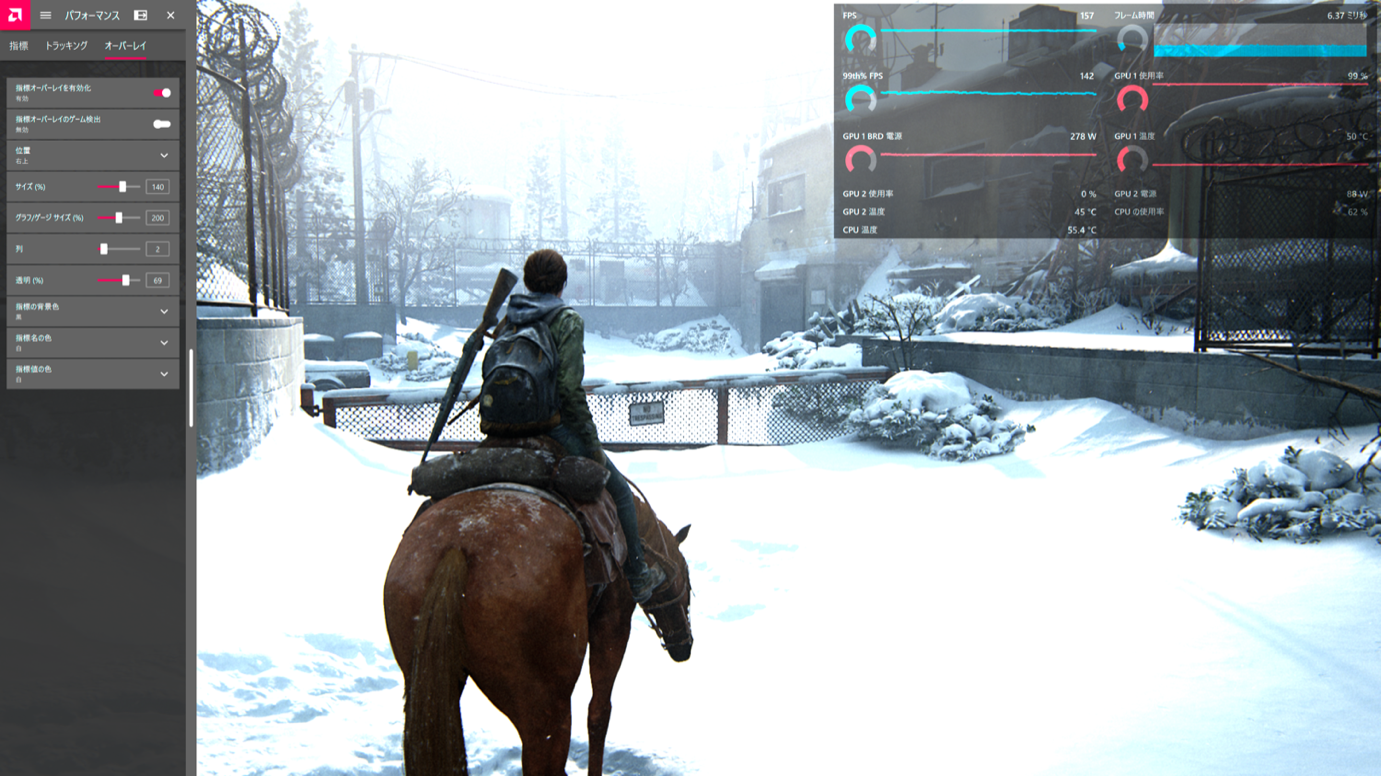Viewport: 1381px width, 776px height.
Task: Enable 指標オーバーレイのゲーム検出 toggle
Action: [x=162, y=124]
